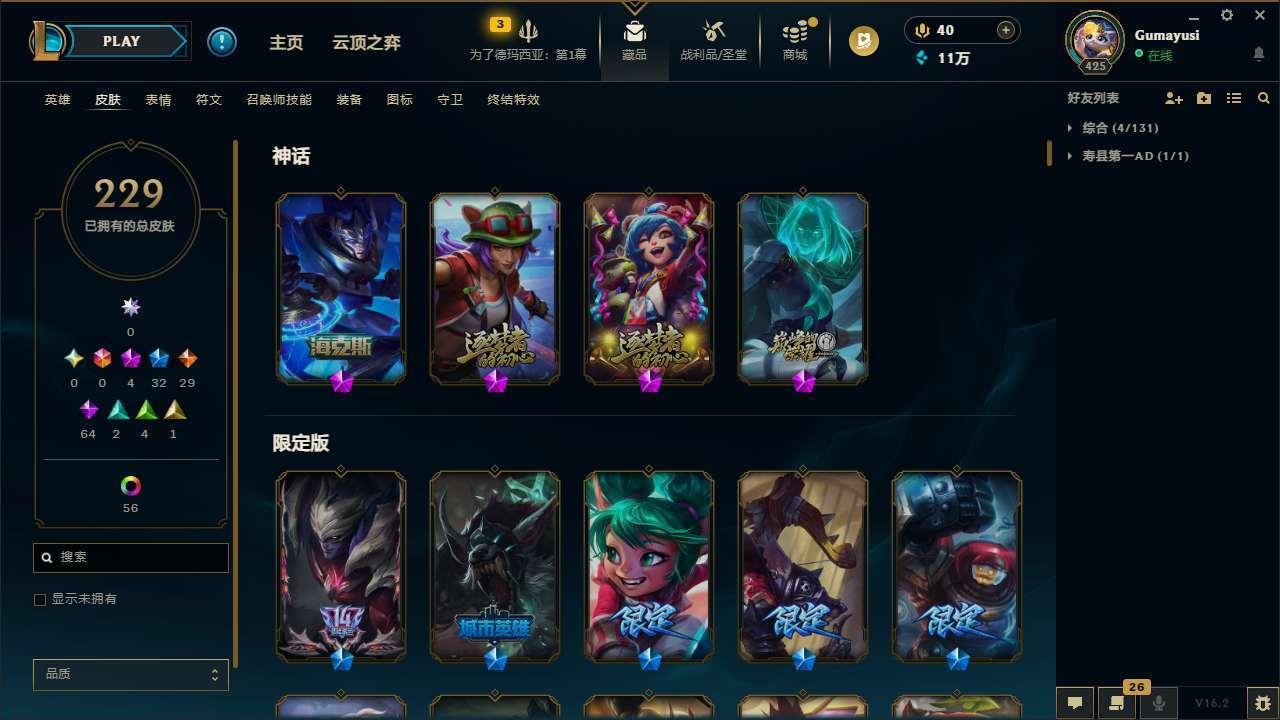Toggle the microphone mute icon
1280x720 pixels.
pyautogui.click(x=1159, y=702)
